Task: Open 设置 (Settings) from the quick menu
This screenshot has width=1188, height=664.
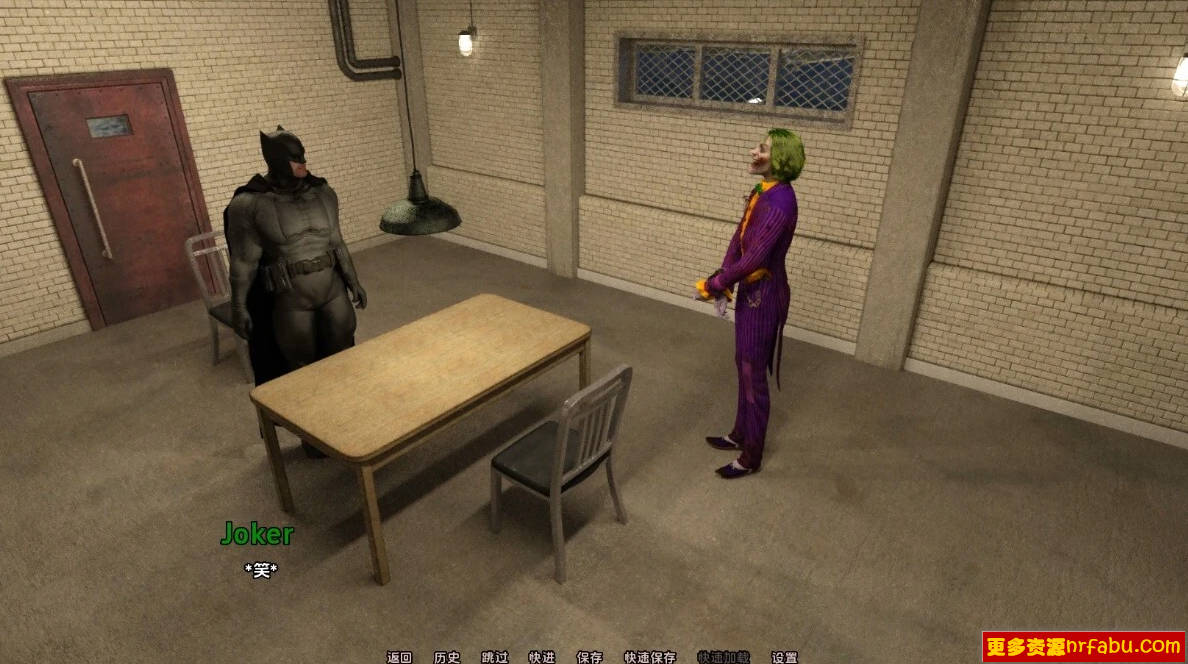Action: [785, 657]
